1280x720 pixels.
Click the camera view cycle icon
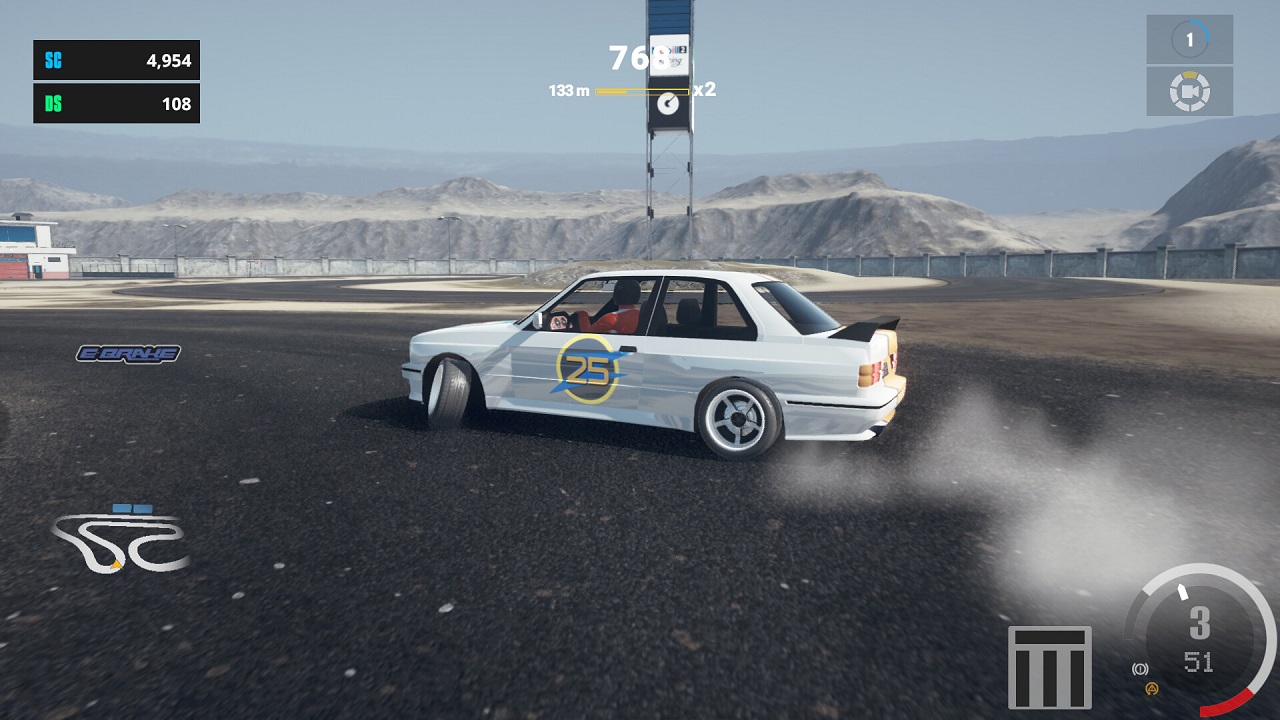(x=1189, y=91)
